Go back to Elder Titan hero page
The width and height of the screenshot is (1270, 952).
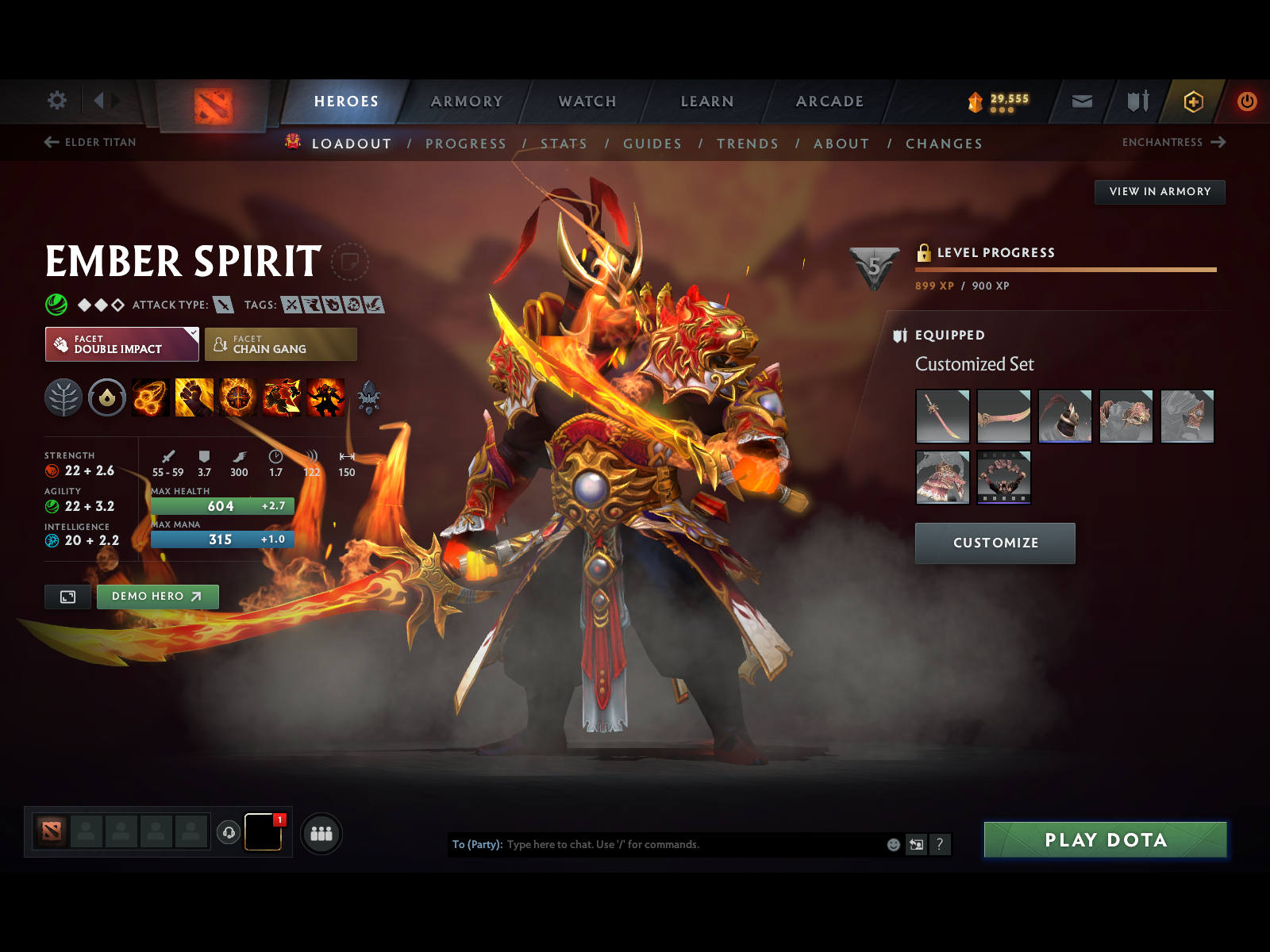tap(89, 143)
